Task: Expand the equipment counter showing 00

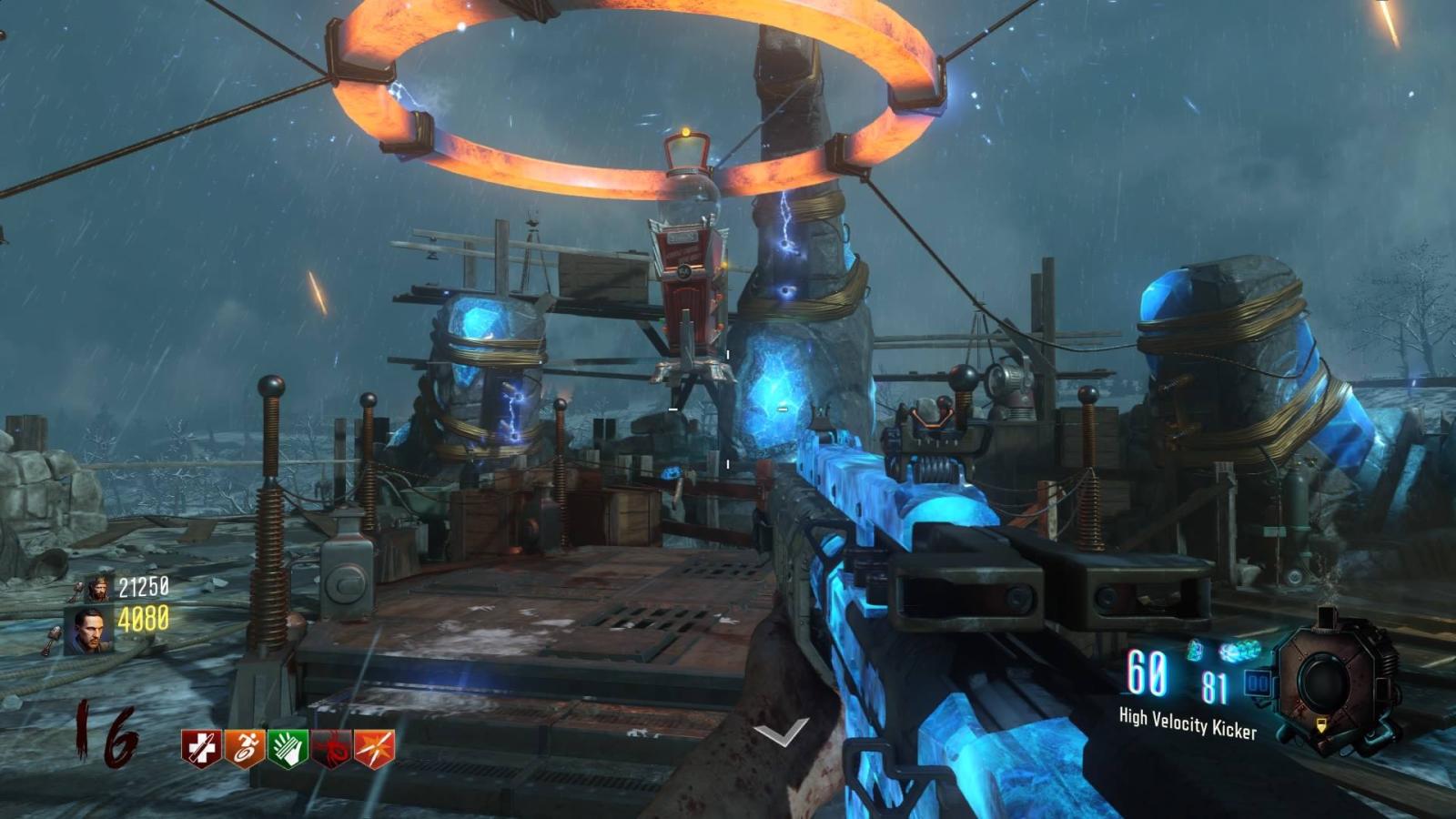Action: pyautogui.click(x=1257, y=682)
